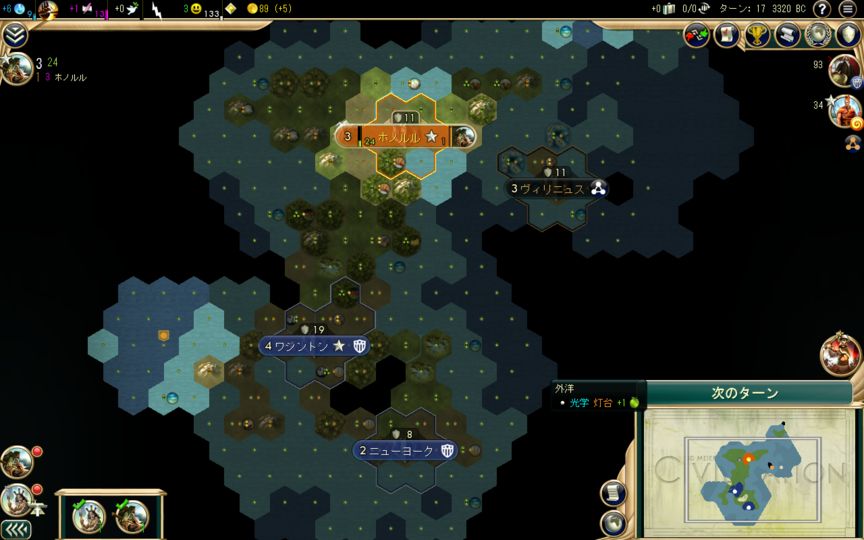Open the globe with laurel wreath icon
The width and height of the screenshot is (864, 540).
tap(818, 35)
